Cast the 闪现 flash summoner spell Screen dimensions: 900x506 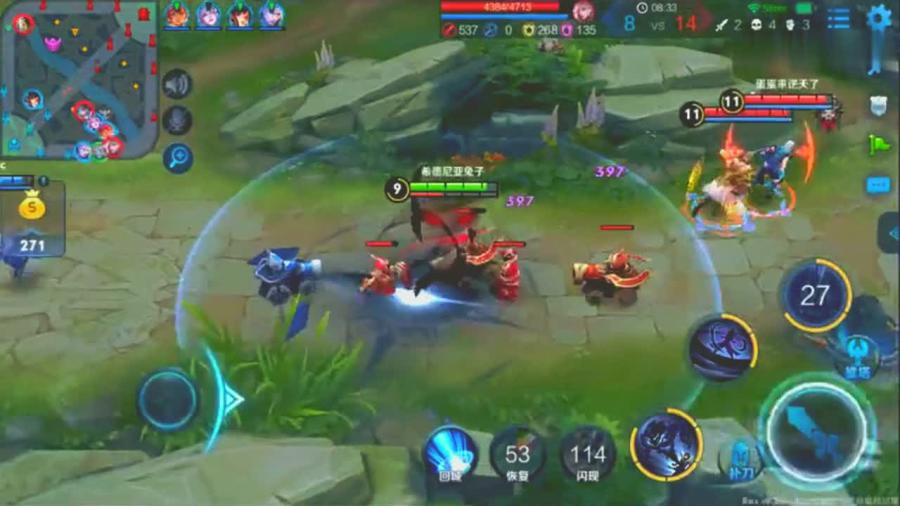[587, 455]
